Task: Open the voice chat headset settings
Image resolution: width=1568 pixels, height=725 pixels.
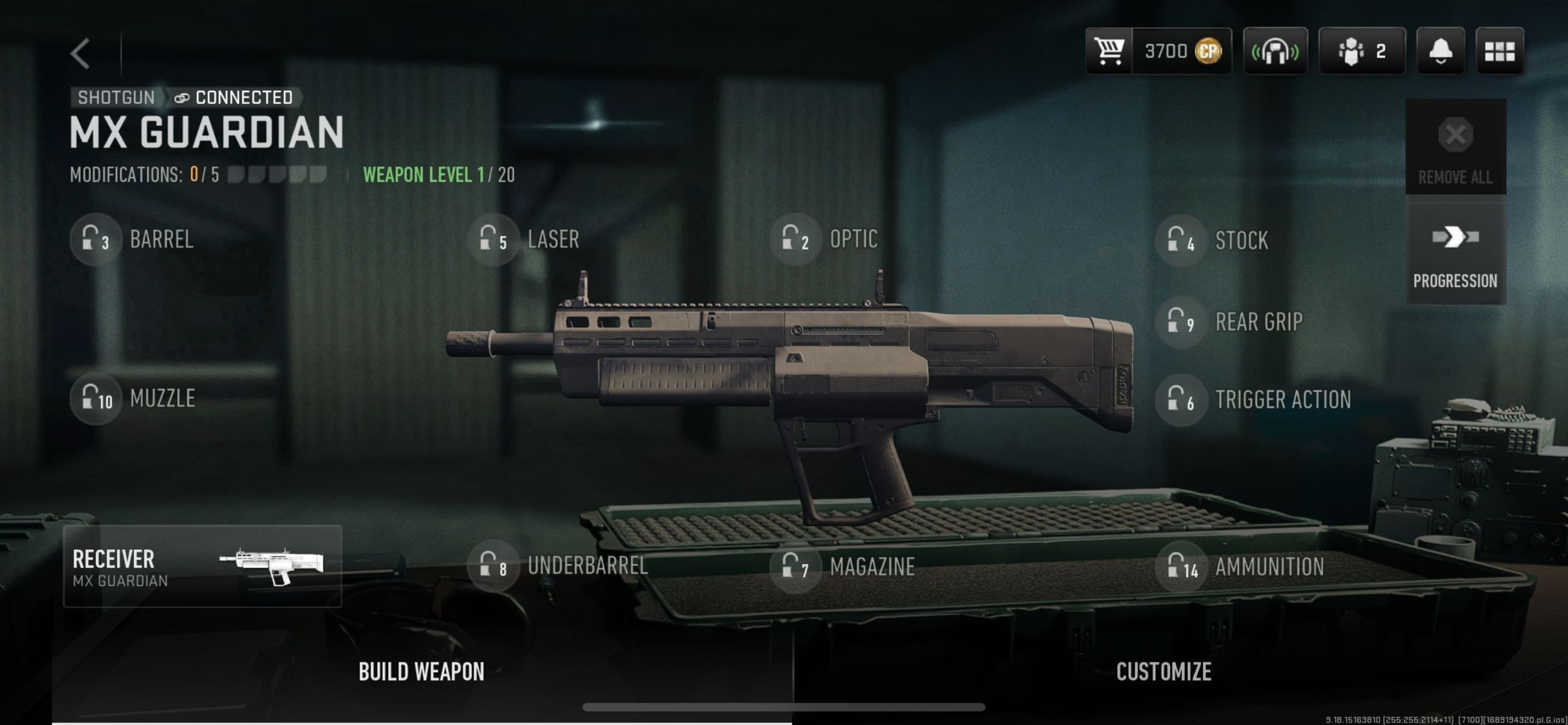Action: (1275, 51)
